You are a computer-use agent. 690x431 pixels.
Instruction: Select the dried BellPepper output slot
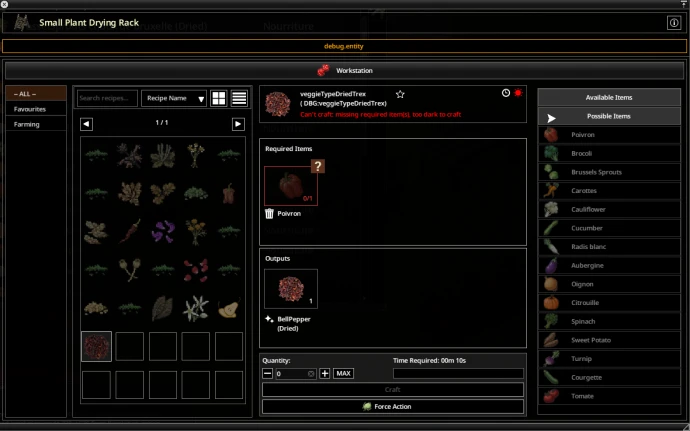pos(291,288)
